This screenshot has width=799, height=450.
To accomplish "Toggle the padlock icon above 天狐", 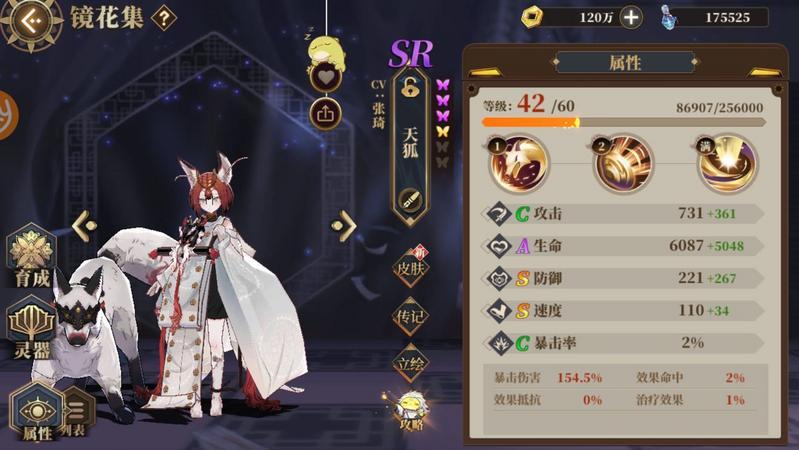I will (410, 88).
